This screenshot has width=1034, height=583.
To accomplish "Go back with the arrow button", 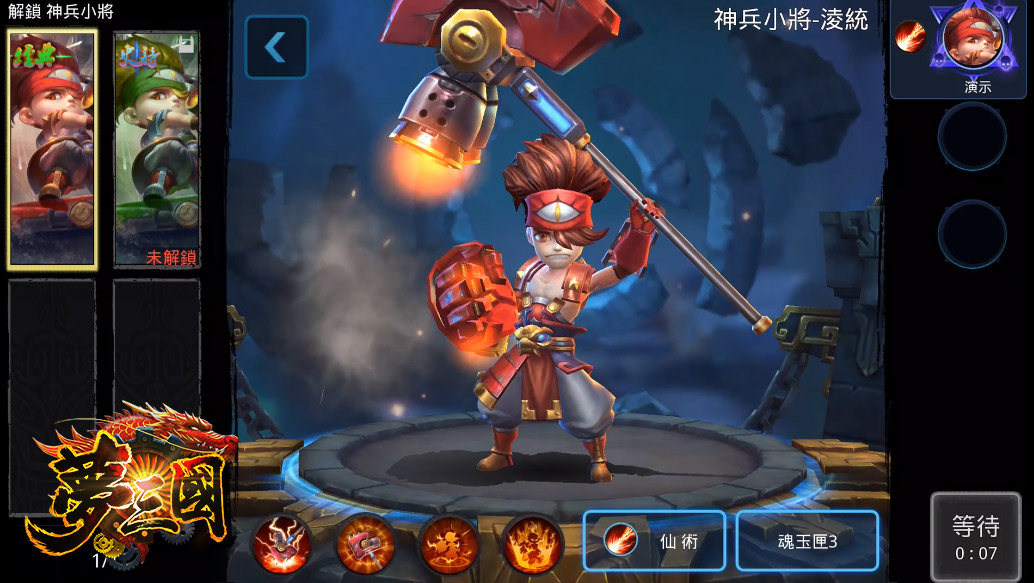I will coord(276,46).
